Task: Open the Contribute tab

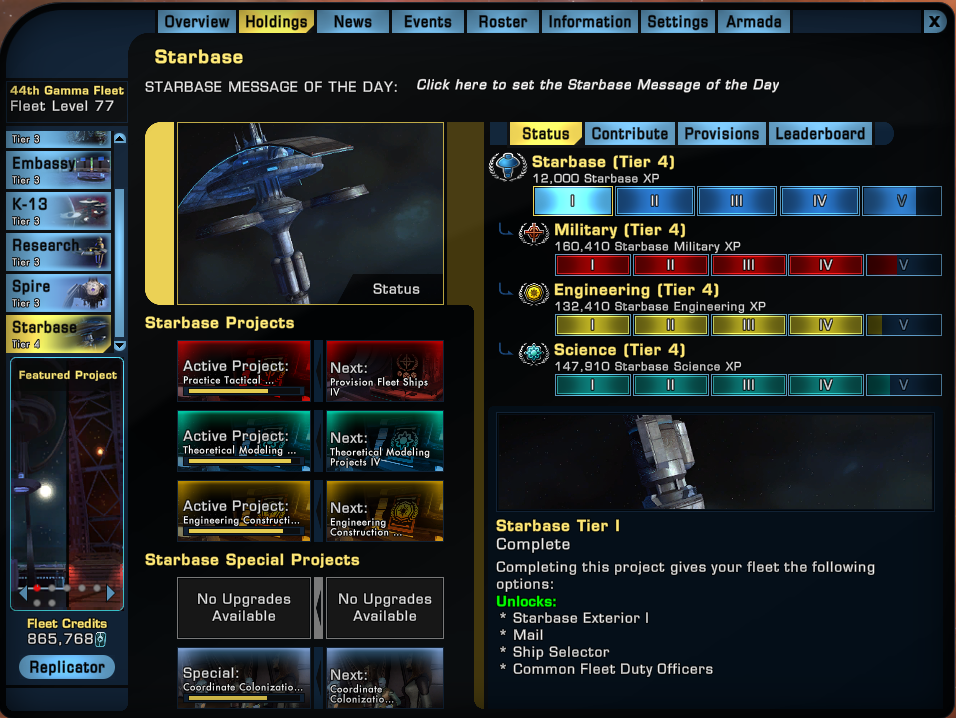Action: tap(629, 134)
